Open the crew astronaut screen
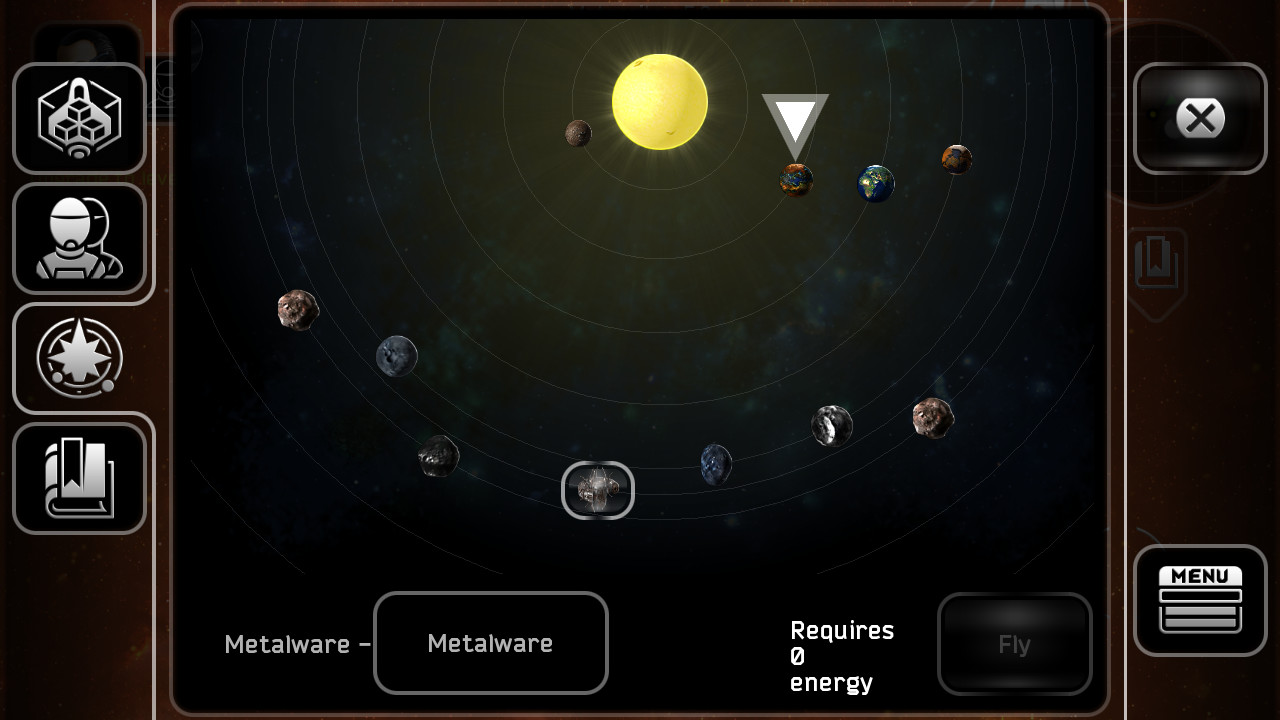 point(80,237)
